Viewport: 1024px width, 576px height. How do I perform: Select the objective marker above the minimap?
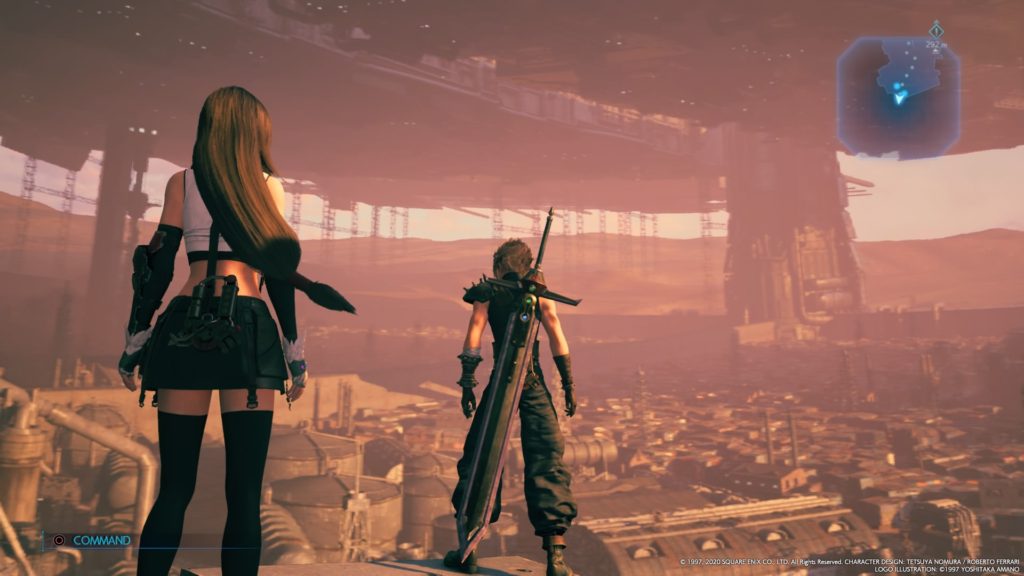click(x=936, y=30)
